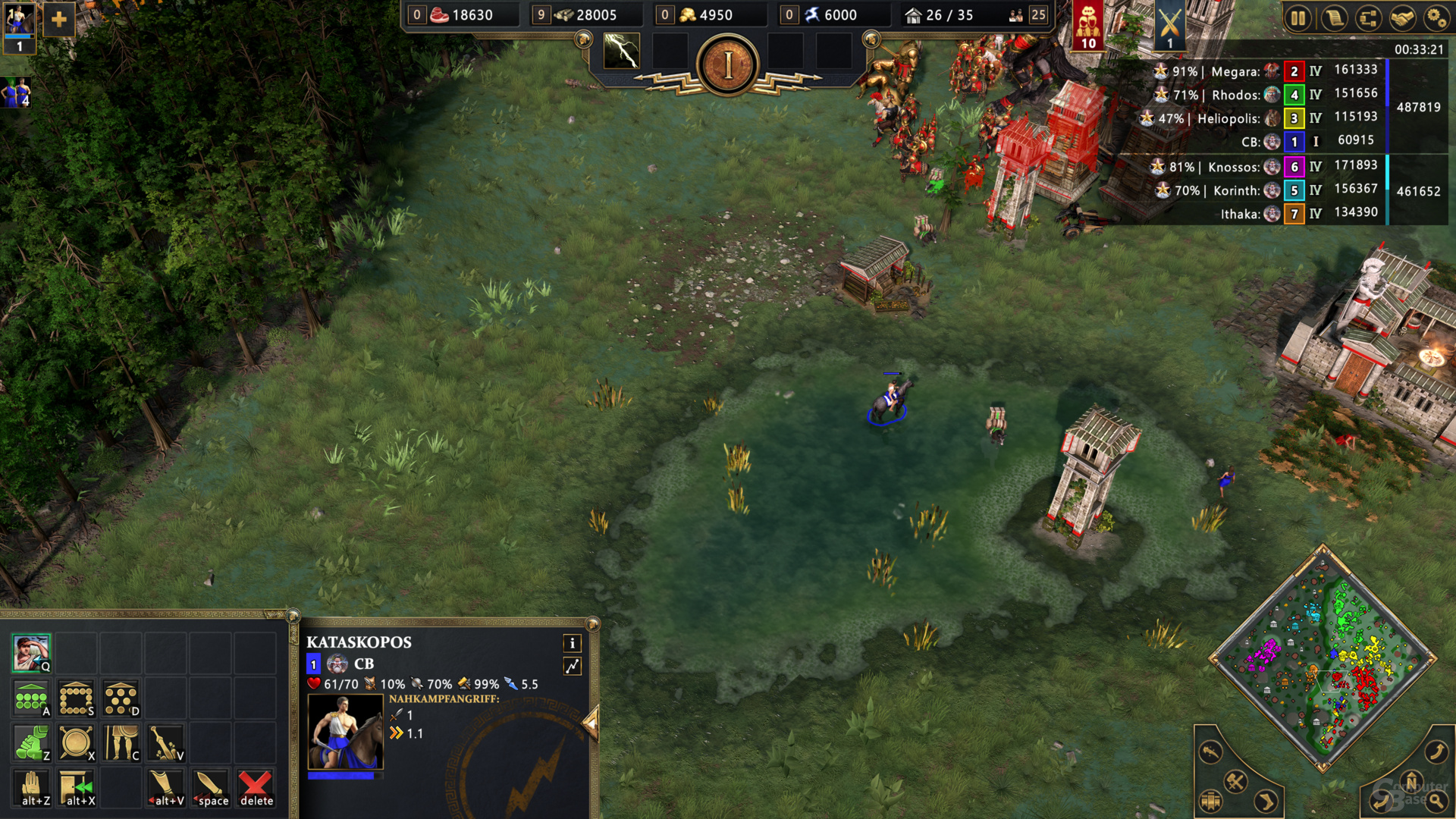
Task: Click the minimap
Action: (1323, 658)
